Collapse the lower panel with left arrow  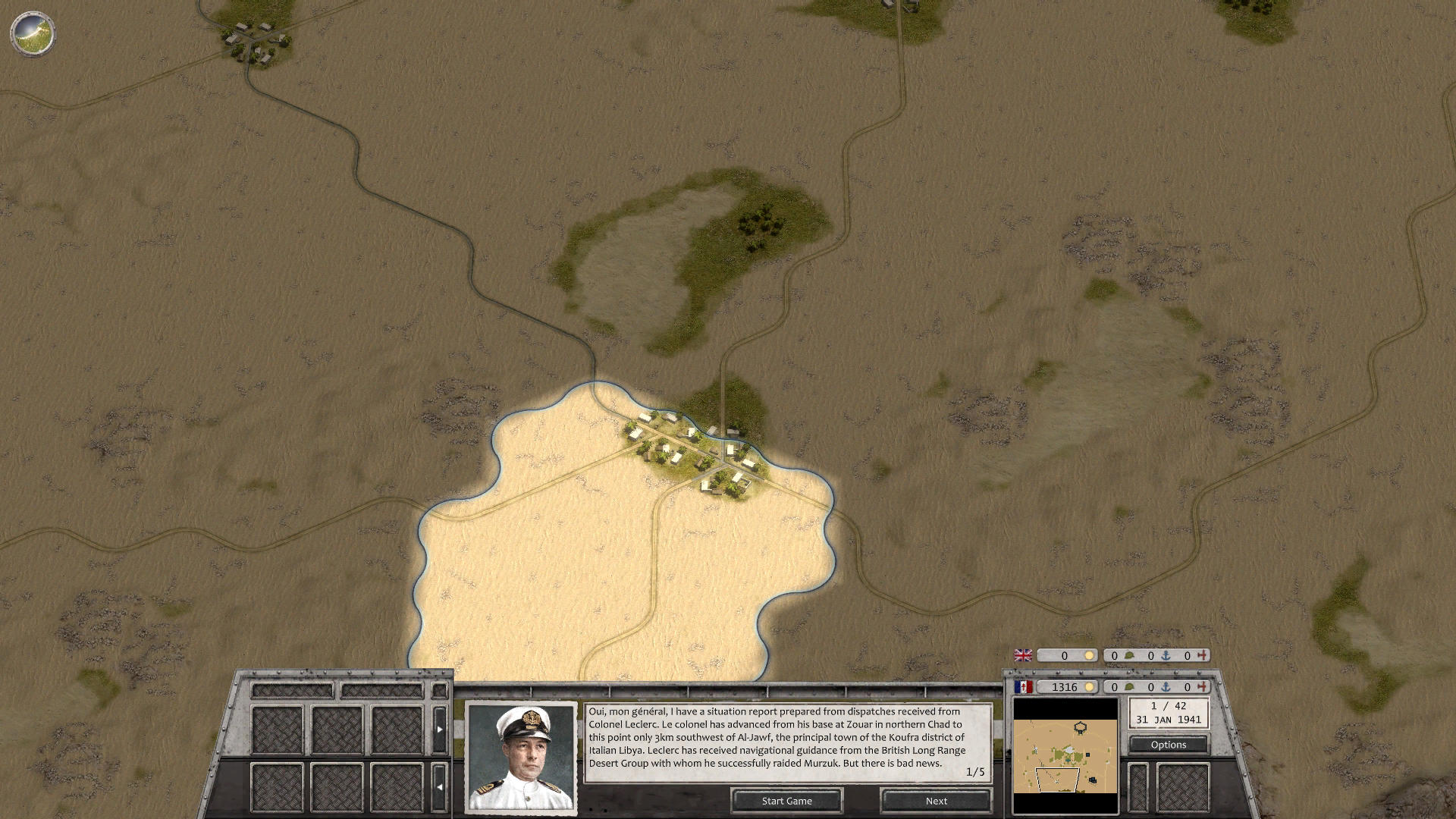(440, 787)
